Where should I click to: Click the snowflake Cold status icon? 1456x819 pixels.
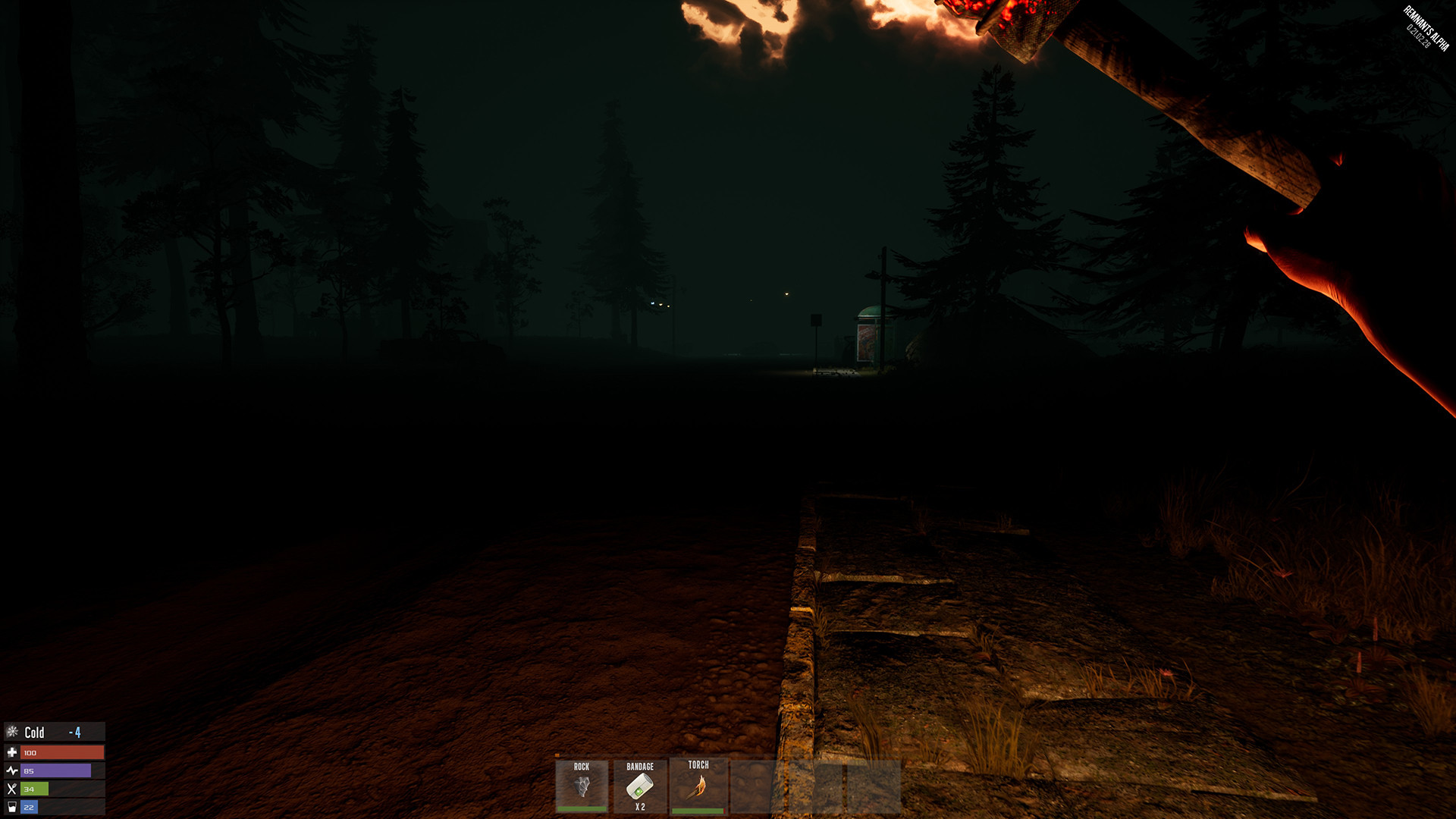(11, 732)
